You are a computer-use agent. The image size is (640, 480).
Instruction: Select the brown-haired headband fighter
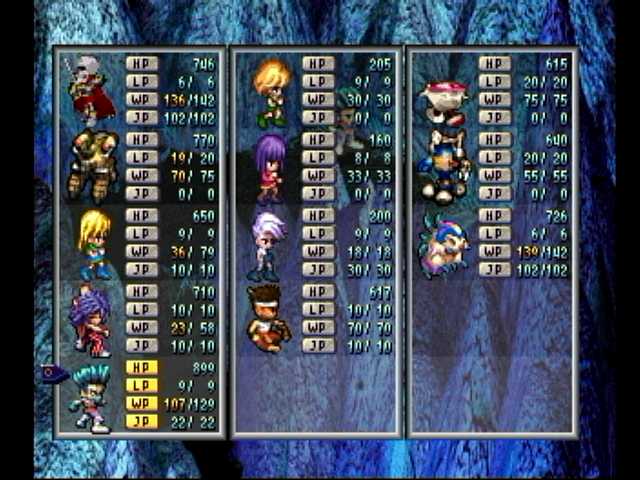pyautogui.click(x=266, y=318)
